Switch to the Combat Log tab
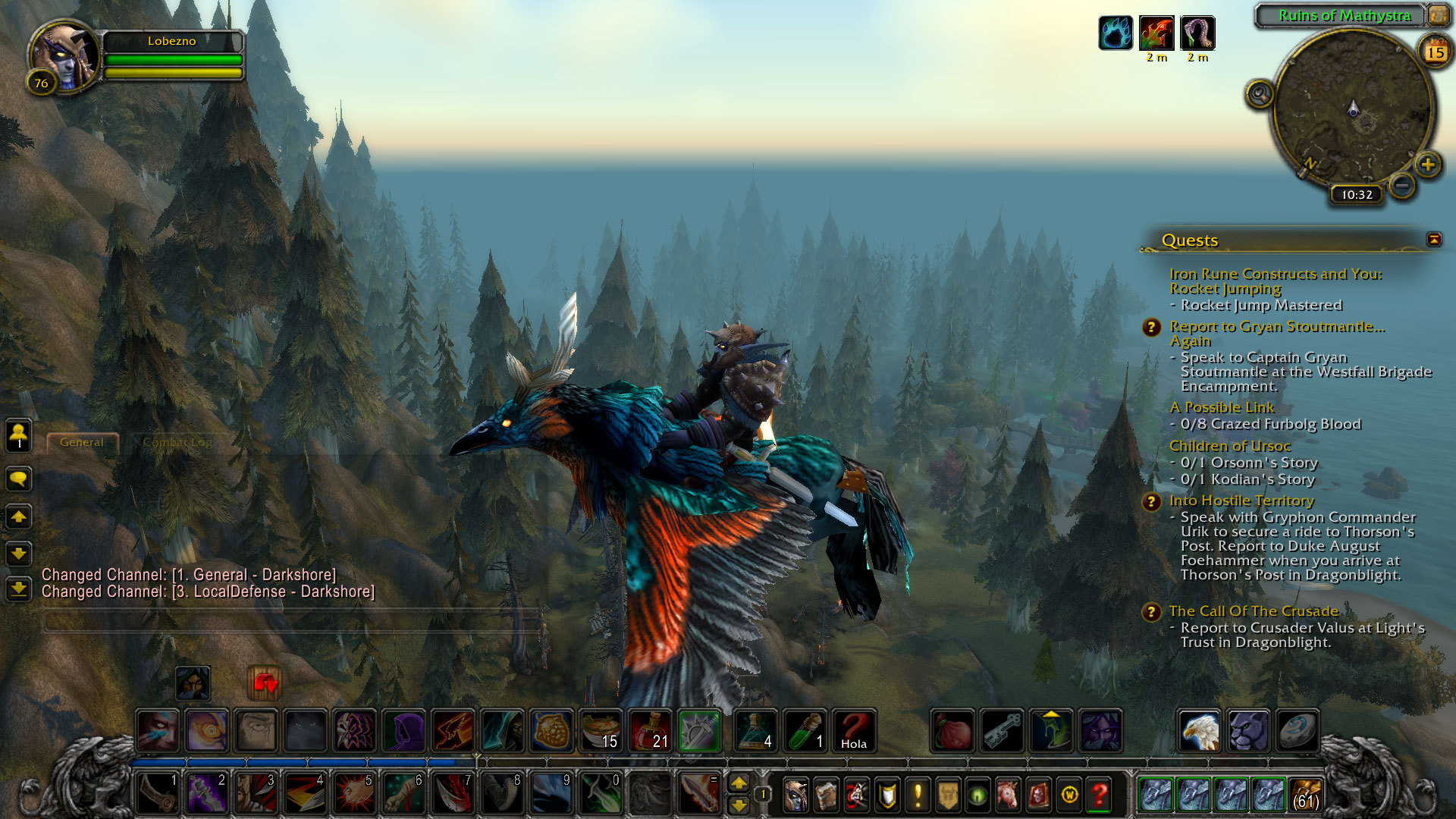 177,442
